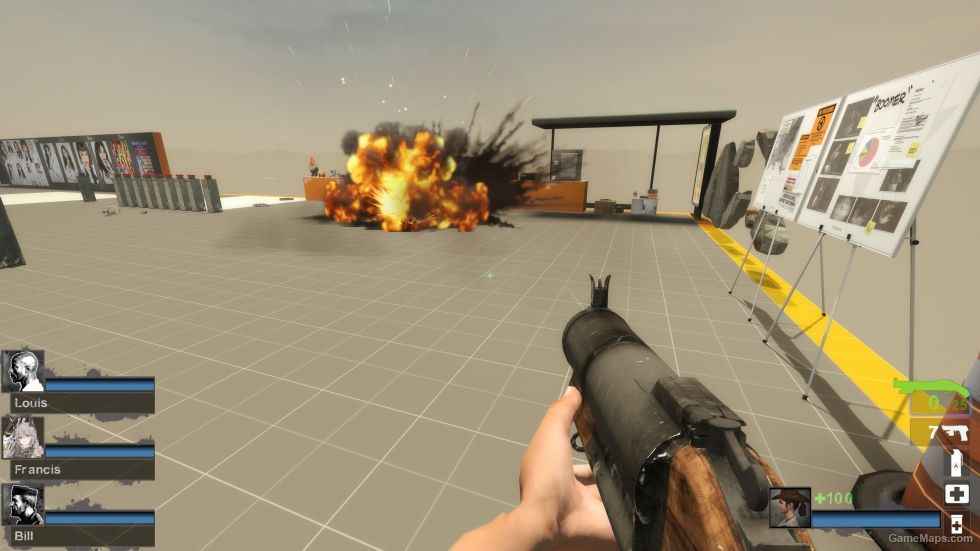Click Bill's teammate portrait
This screenshot has height=551, width=980.
coord(23,505)
